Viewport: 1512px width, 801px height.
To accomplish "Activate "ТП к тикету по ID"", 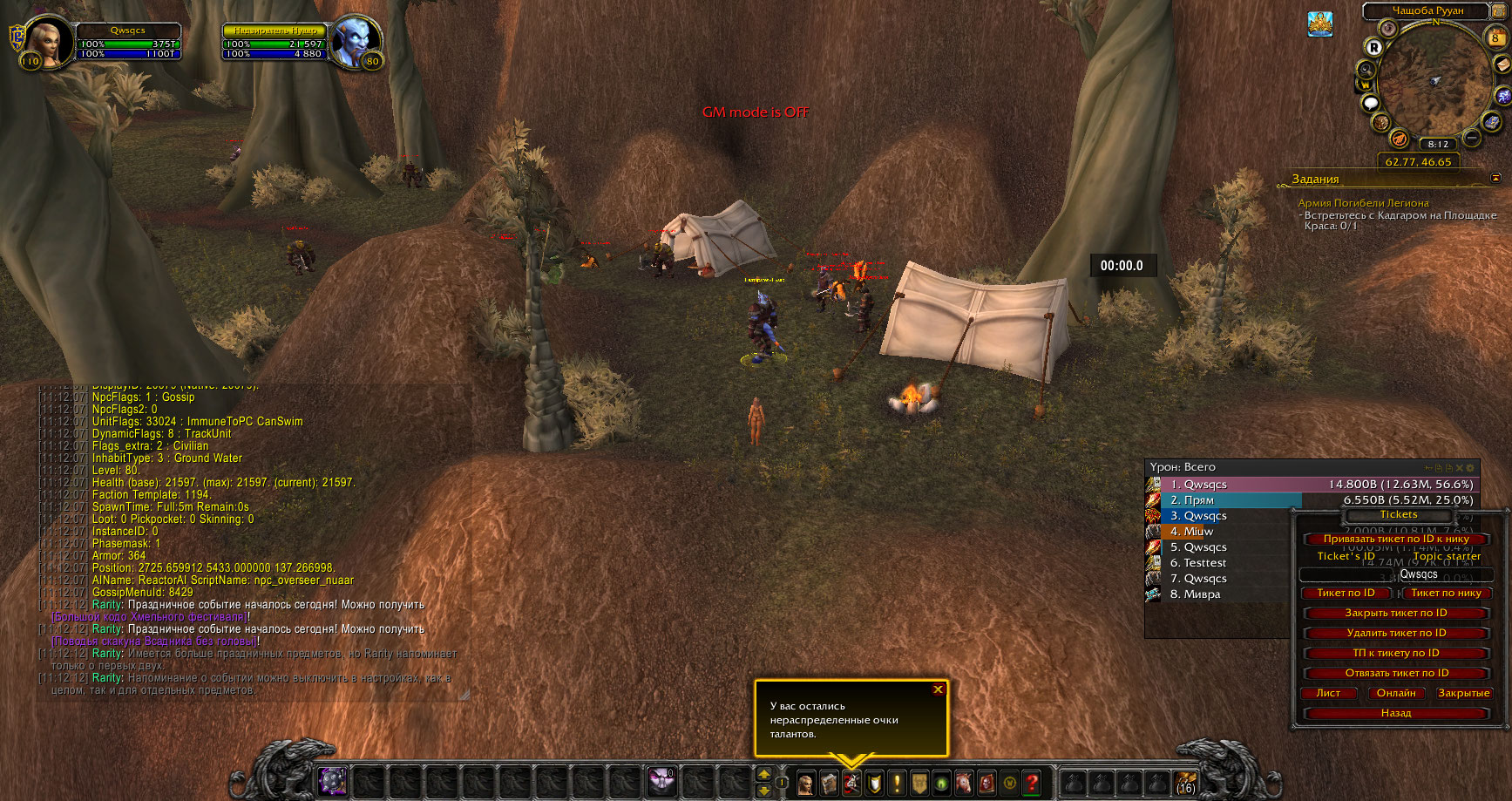I will pos(1395,653).
